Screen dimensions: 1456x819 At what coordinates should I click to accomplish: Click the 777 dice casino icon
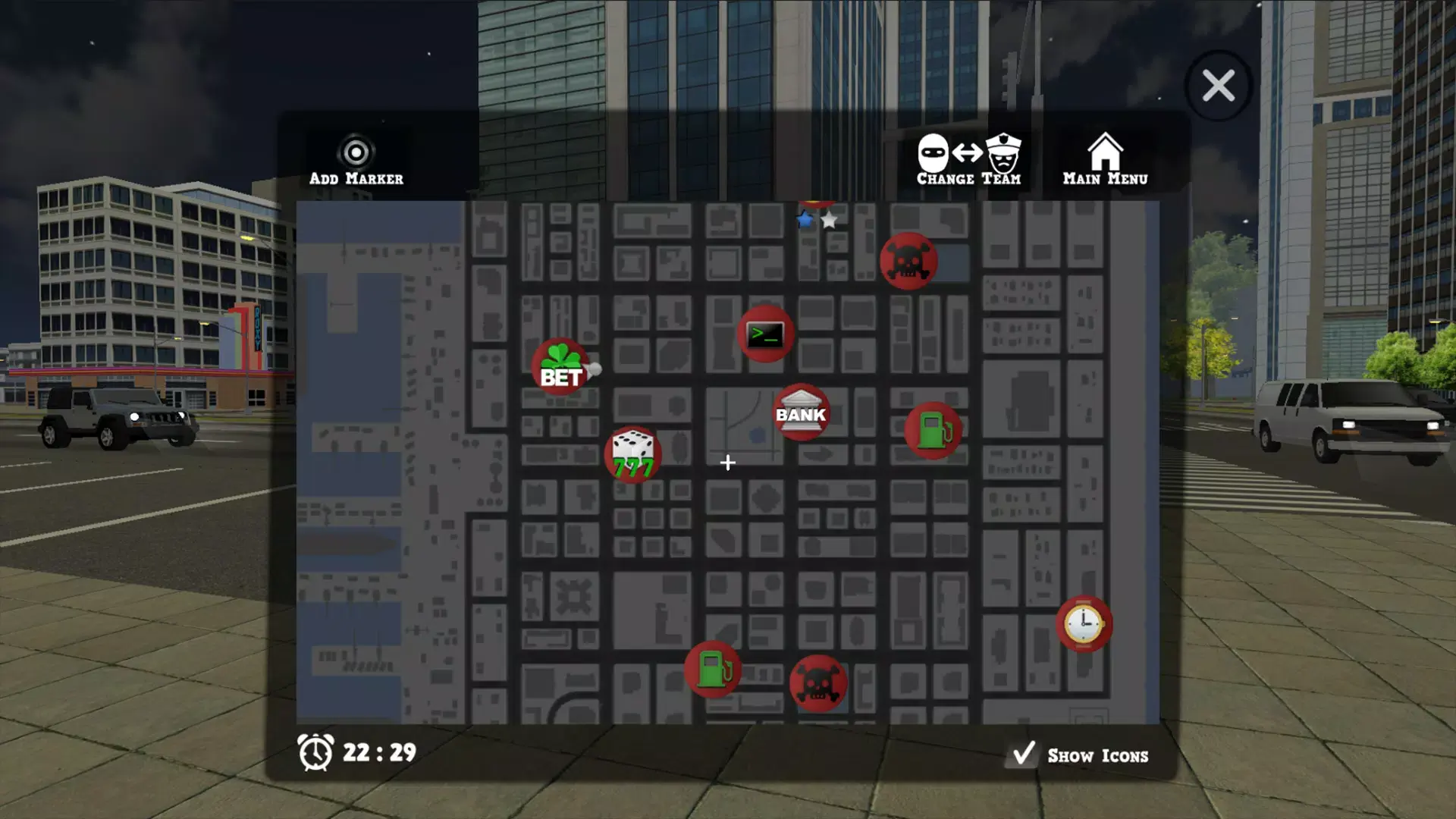pos(632,455)
